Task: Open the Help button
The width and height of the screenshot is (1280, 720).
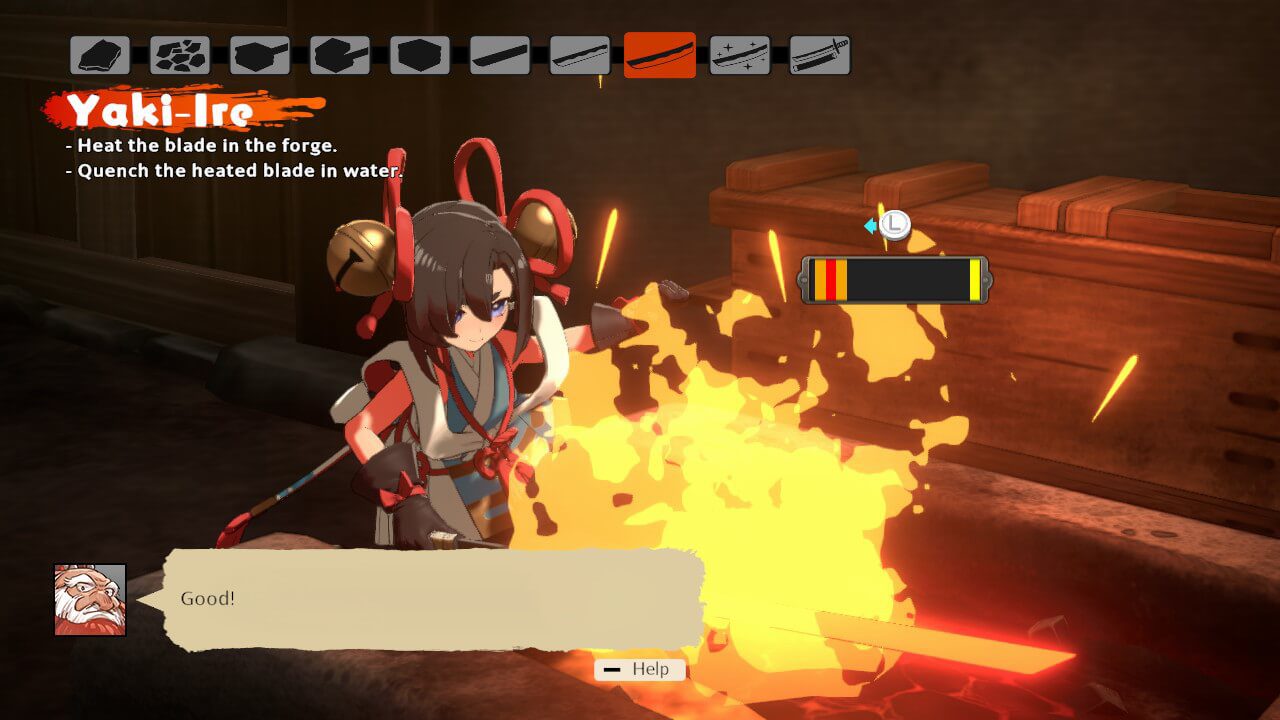Action: pyautogui.click(x=640, y=669)
